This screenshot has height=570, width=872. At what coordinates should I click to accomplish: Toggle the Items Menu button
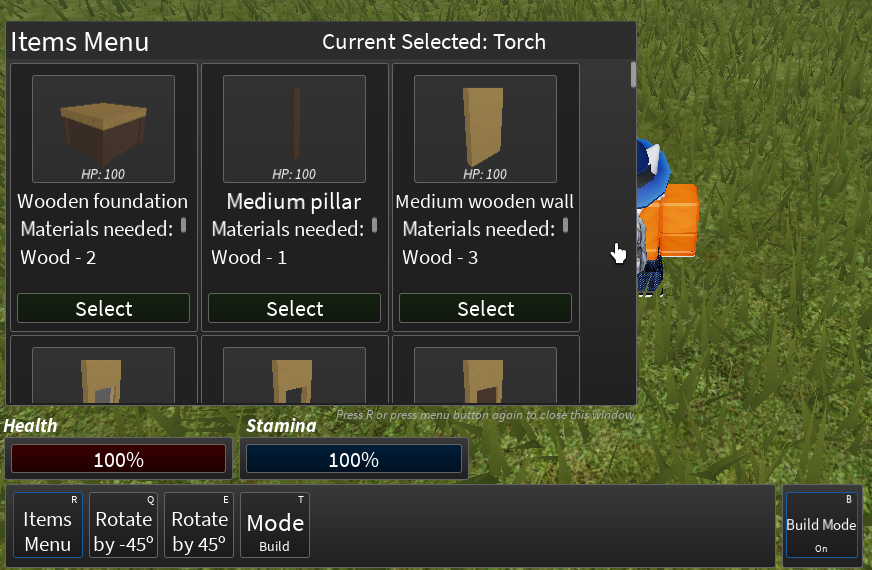coord(48,525)
